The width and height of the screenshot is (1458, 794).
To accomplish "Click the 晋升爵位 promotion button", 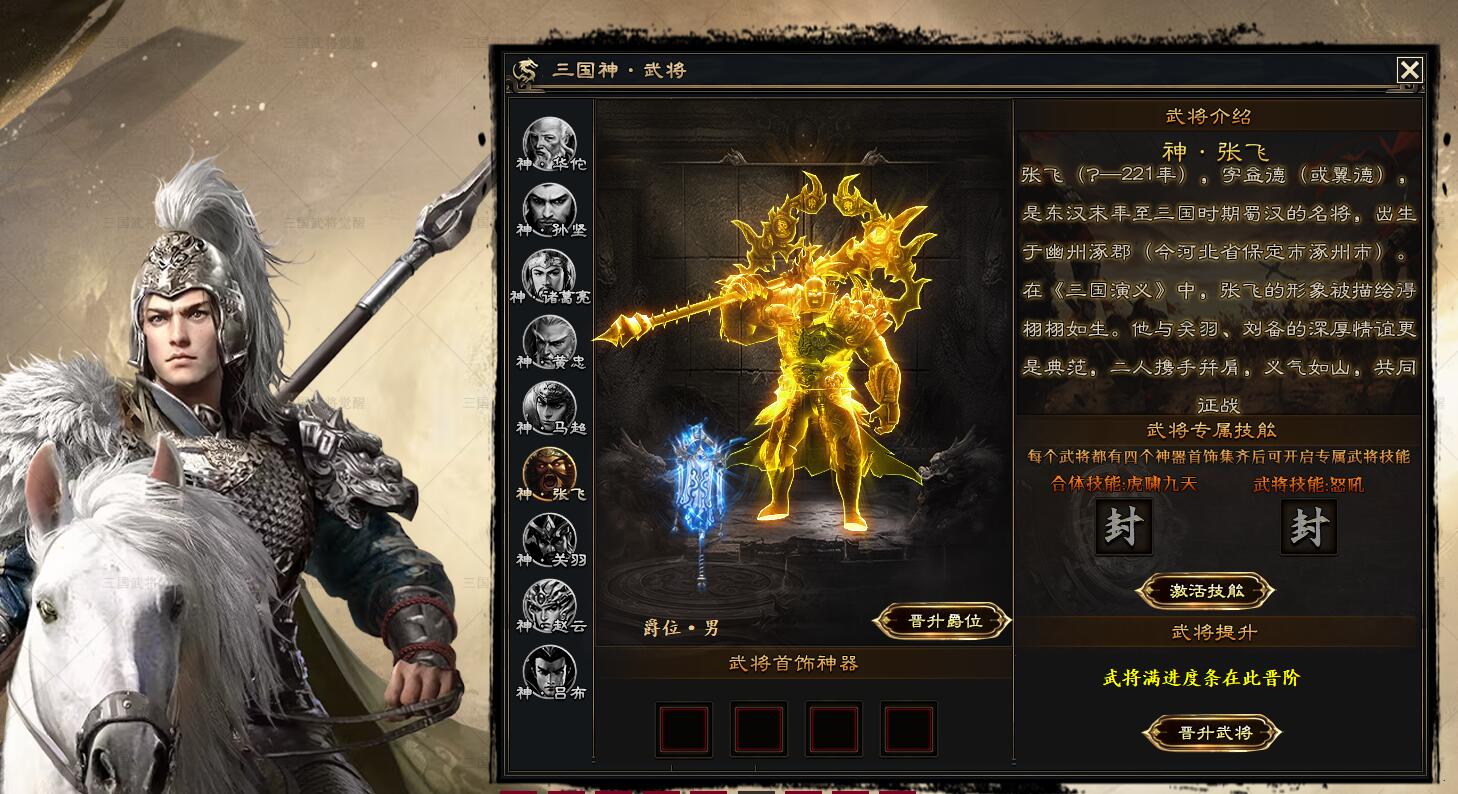I will [x=940, y=619].
